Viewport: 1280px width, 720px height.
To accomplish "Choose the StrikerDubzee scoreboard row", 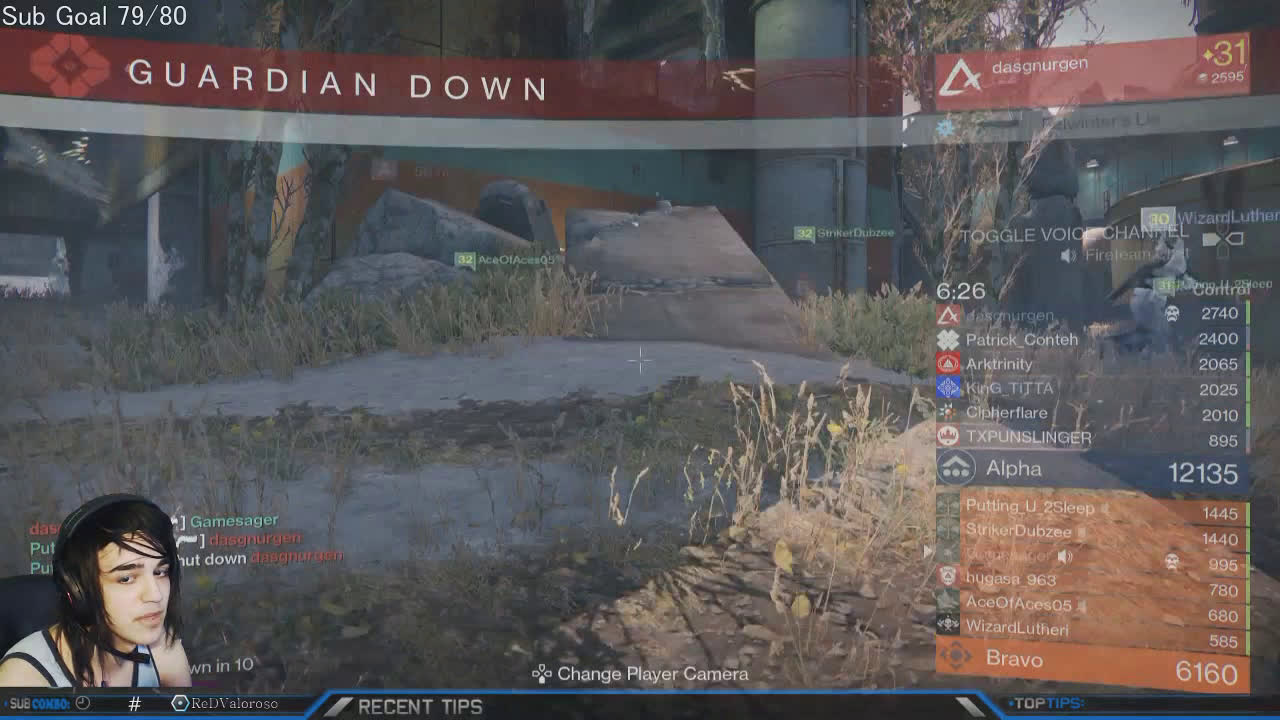I will click(x=1090, y=532).
